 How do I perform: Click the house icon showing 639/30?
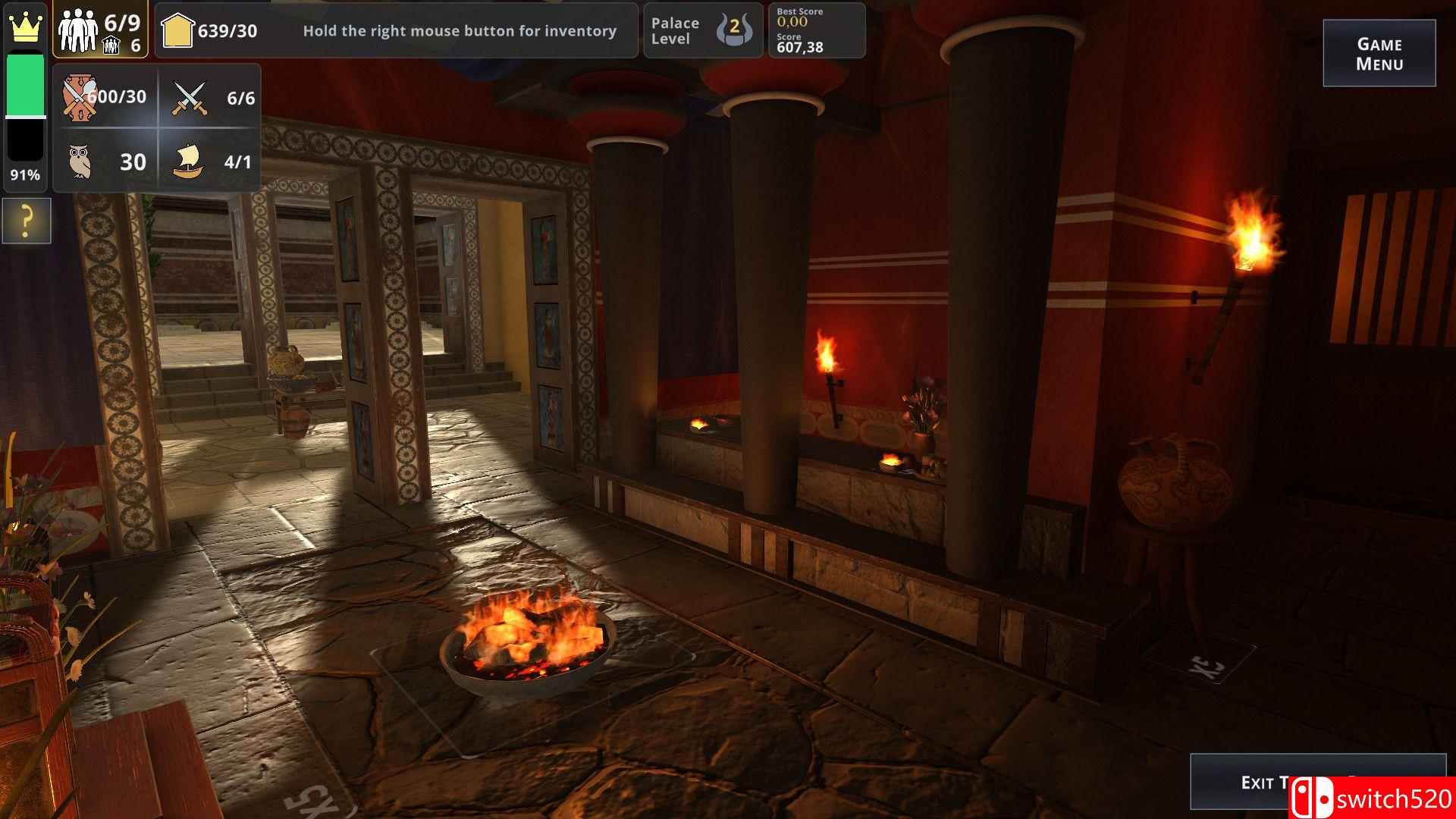tap(178, 30)
